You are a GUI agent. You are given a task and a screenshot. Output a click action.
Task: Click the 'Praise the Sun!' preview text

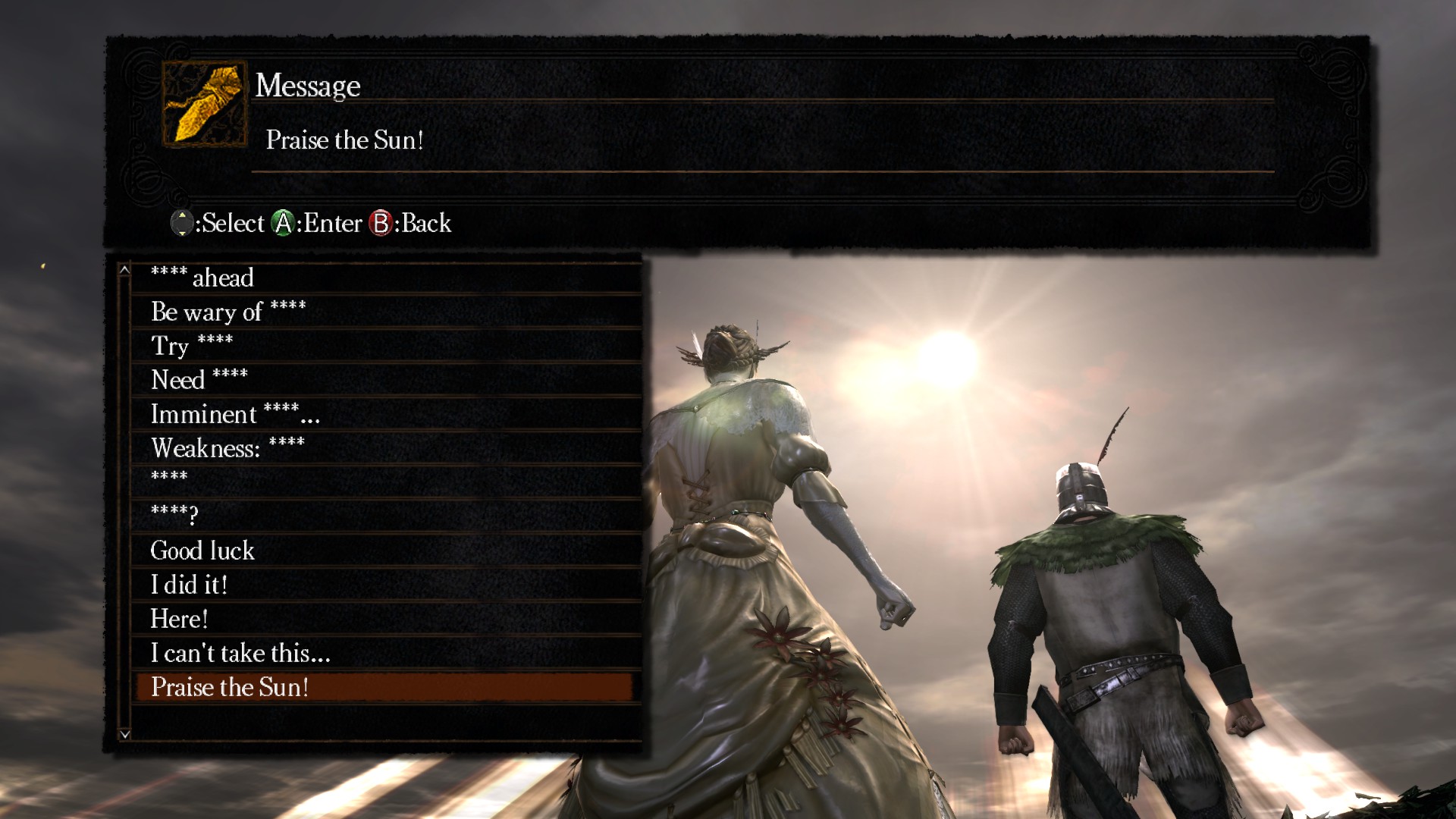[346, 140]
